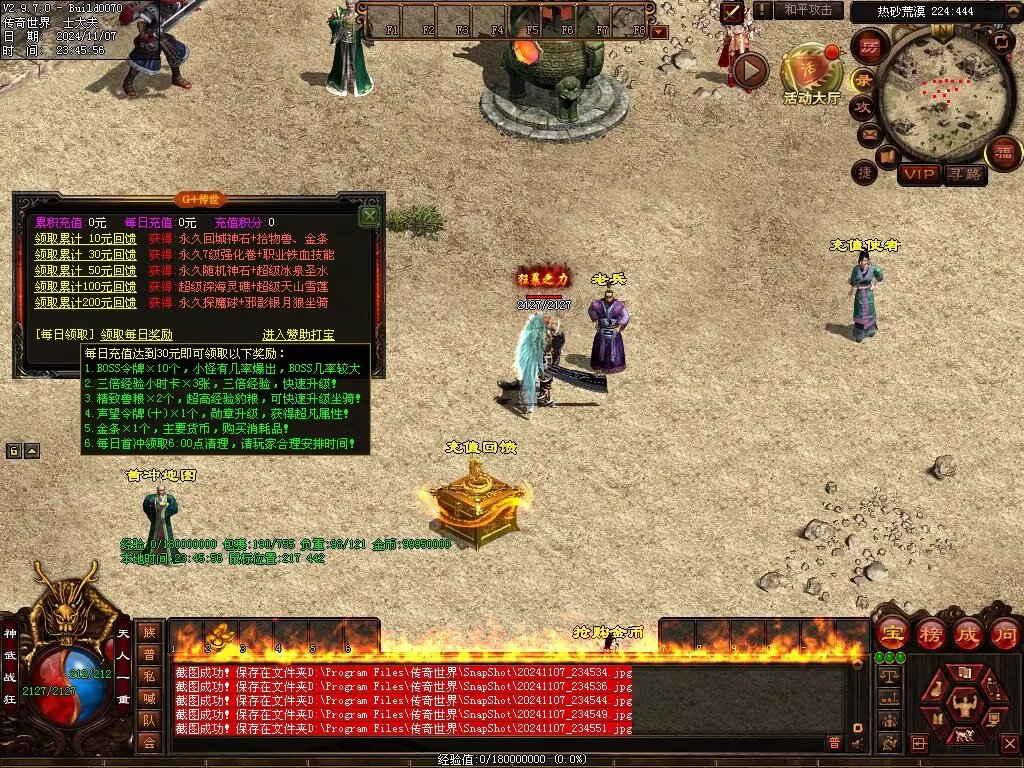The width and height of the screenshot is (1024, 768).
Task: Claim the 200元 cumulative reward
Action: pos(85,302)
